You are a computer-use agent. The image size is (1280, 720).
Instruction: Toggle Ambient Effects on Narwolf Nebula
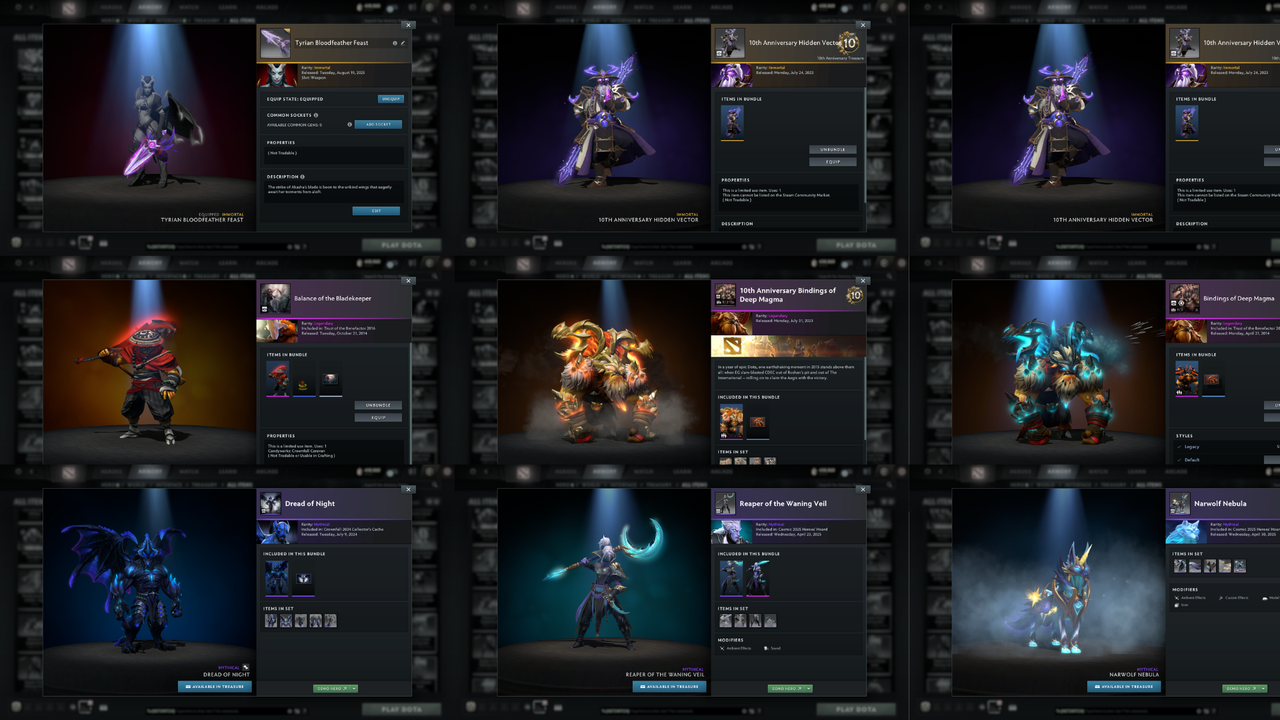coord(1177,598)
